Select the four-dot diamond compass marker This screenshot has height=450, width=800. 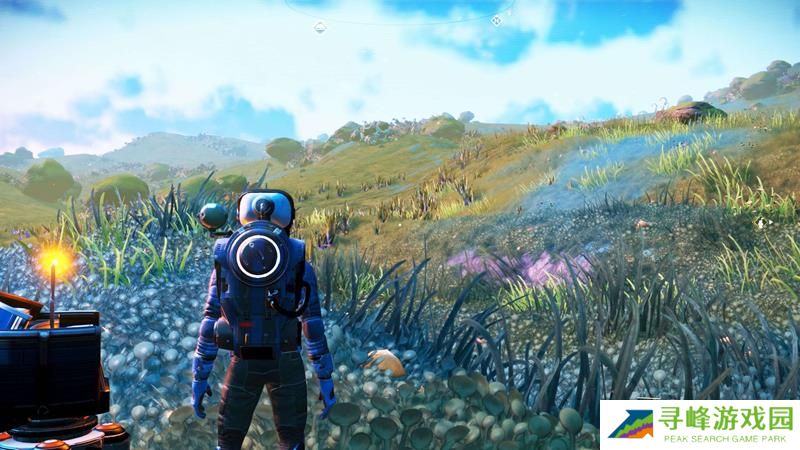pyautogui.click(x=496, y=20)
